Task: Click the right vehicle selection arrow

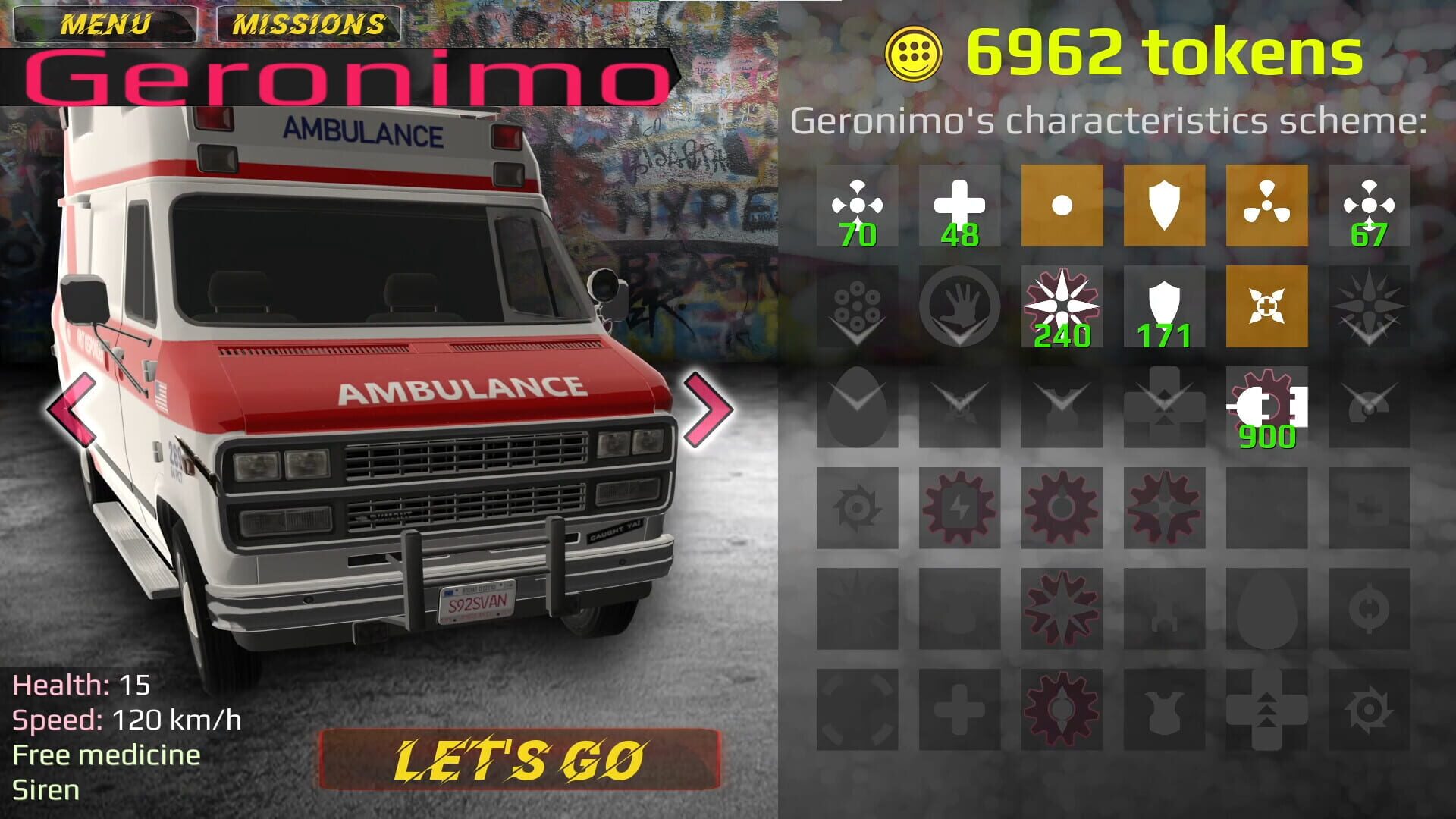Action: (705, 409)
